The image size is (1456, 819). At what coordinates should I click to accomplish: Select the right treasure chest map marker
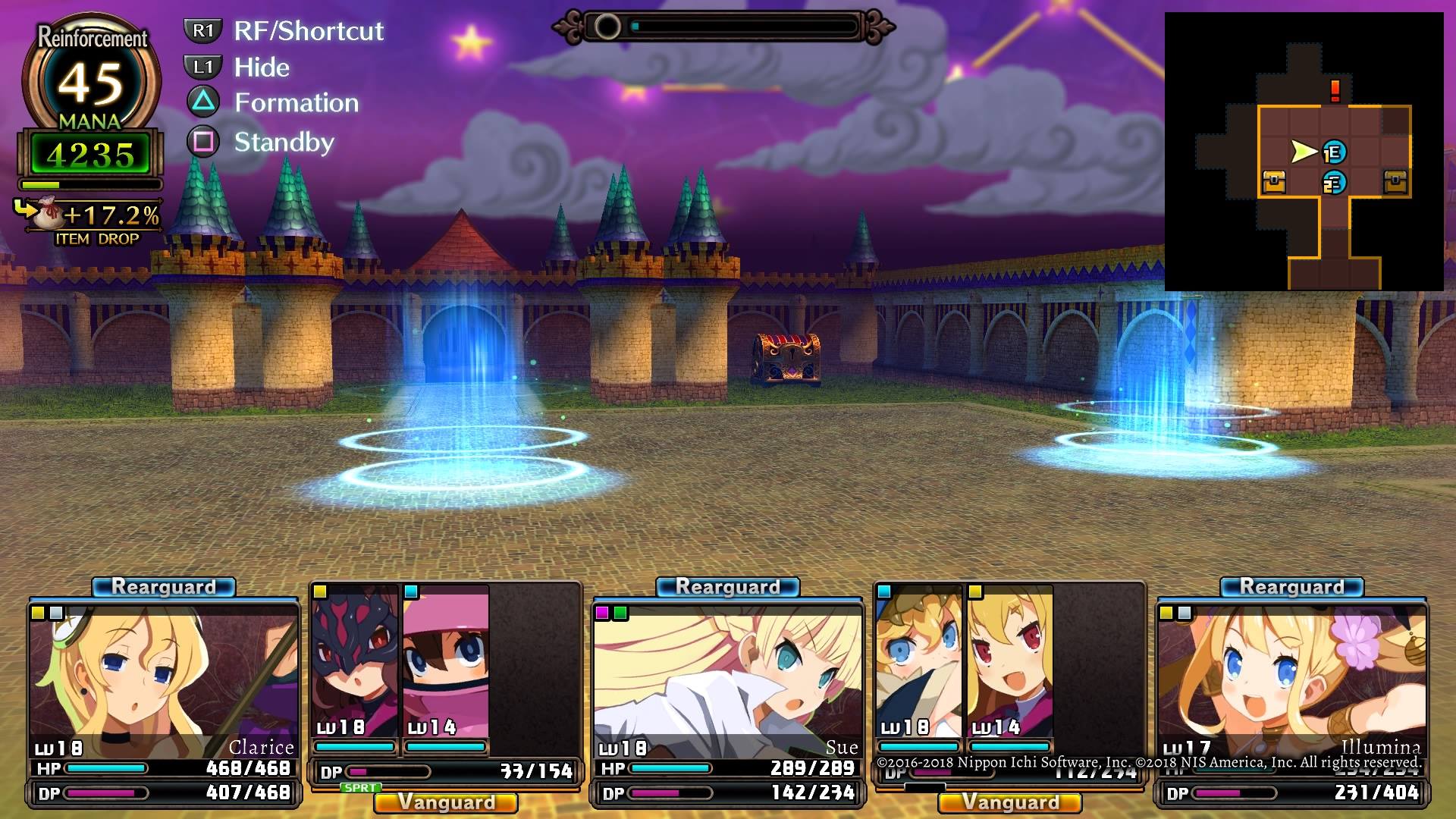1395,182
